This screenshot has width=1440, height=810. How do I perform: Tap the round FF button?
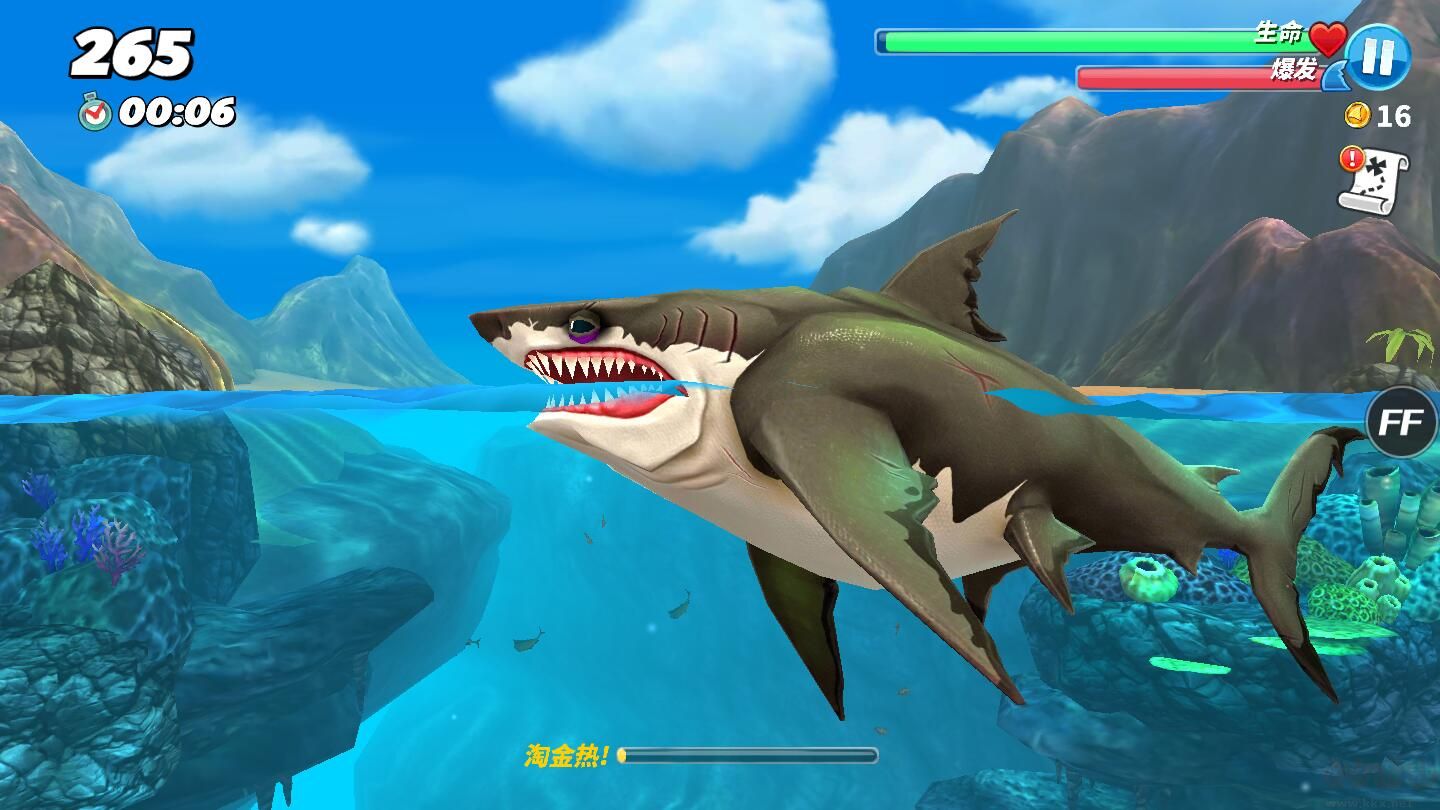tap(1401, 423)
